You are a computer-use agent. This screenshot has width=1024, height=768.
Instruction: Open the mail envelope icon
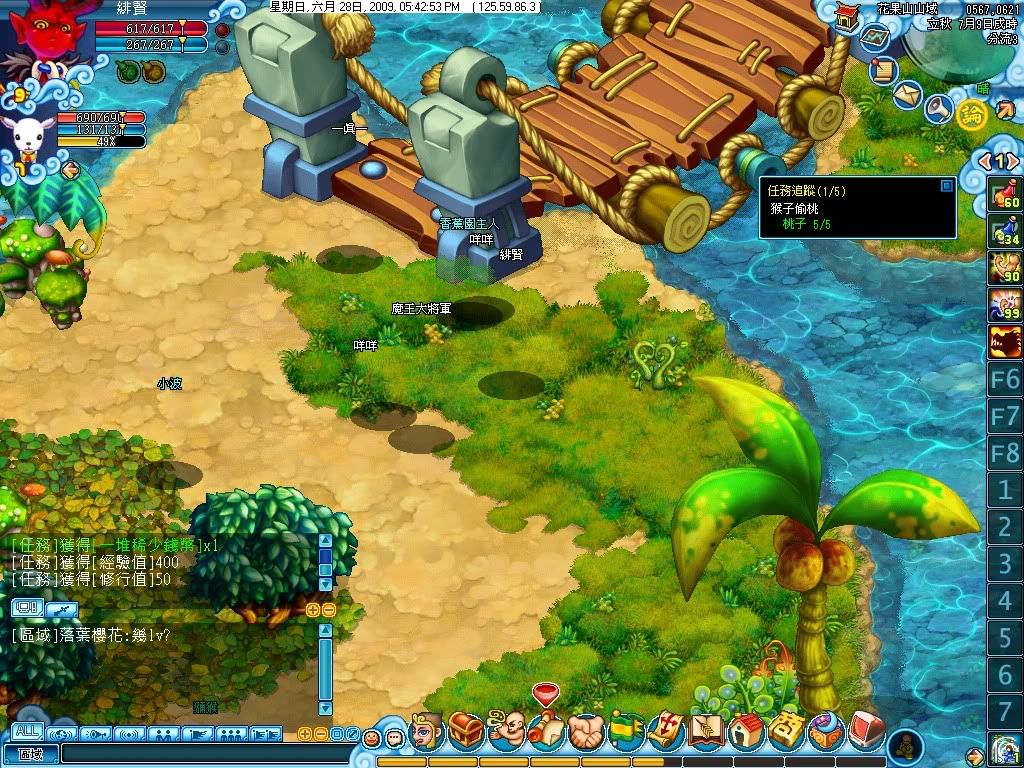point(906,95)
